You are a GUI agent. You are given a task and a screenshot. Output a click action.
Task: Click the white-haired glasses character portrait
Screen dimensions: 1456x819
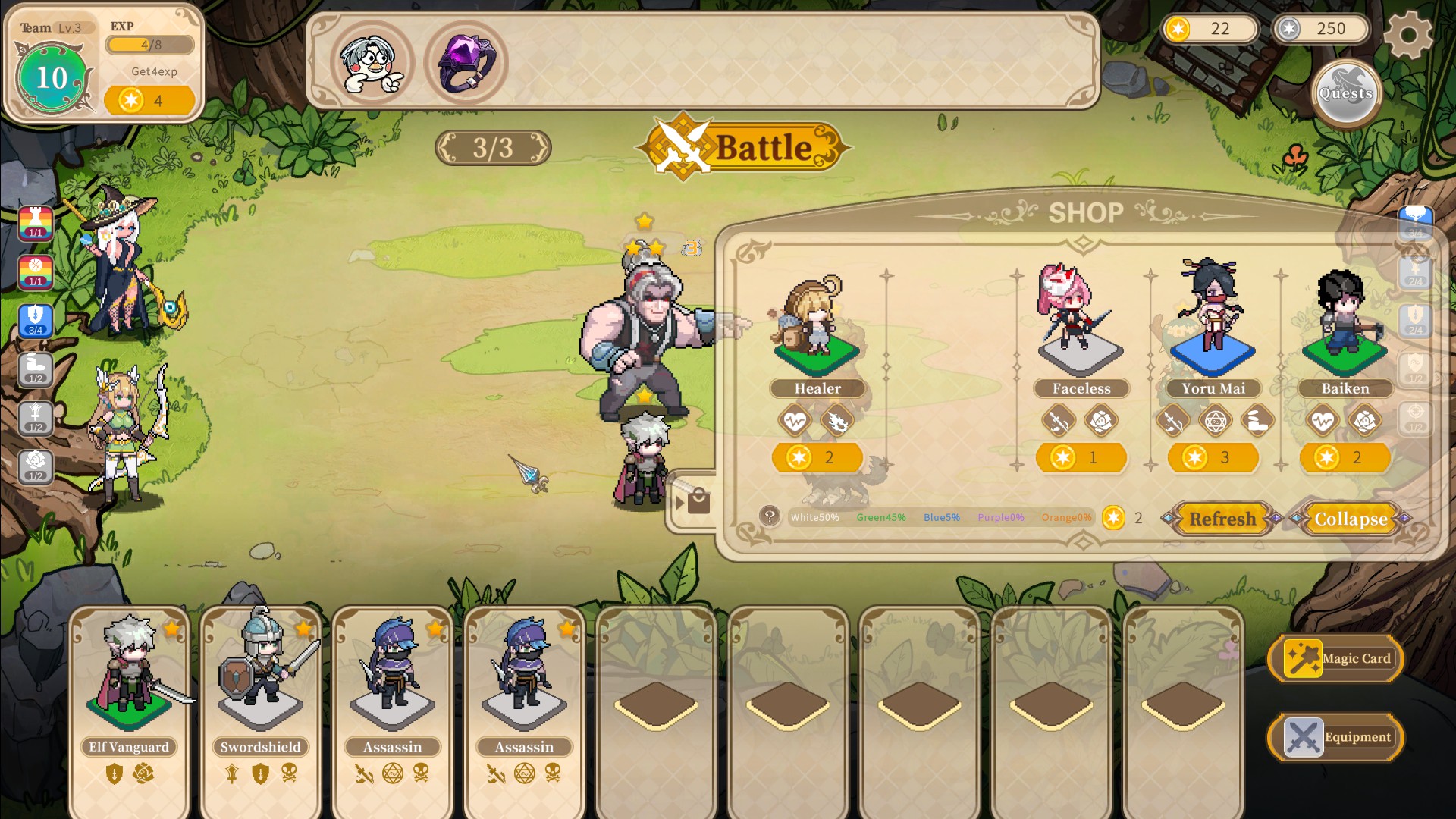[372, 62]
